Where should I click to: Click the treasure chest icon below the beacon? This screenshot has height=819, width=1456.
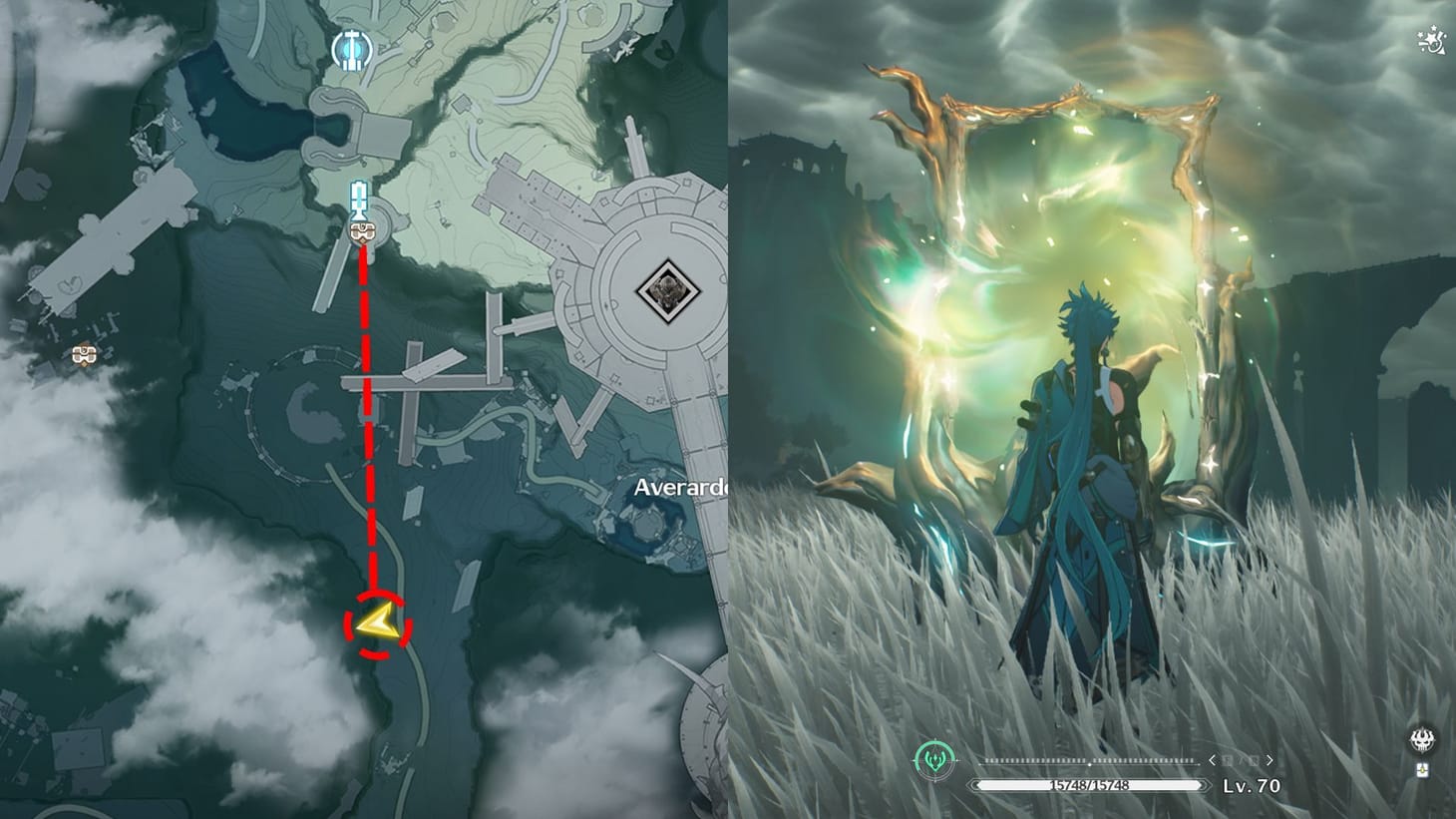(x=361, y=232)
